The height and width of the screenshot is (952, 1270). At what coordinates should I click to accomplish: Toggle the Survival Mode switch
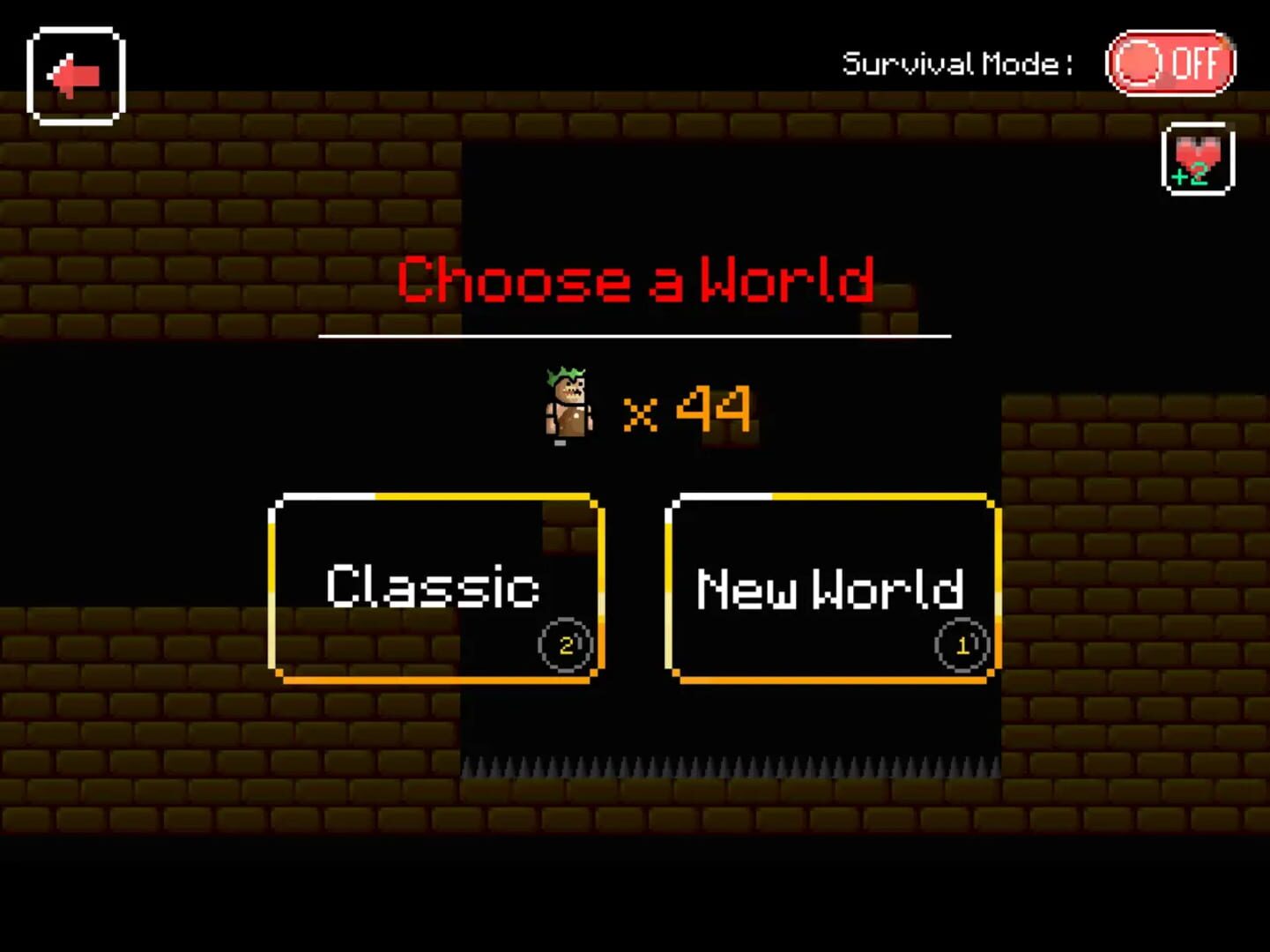pyautogui.click(x=1170, y=63)
